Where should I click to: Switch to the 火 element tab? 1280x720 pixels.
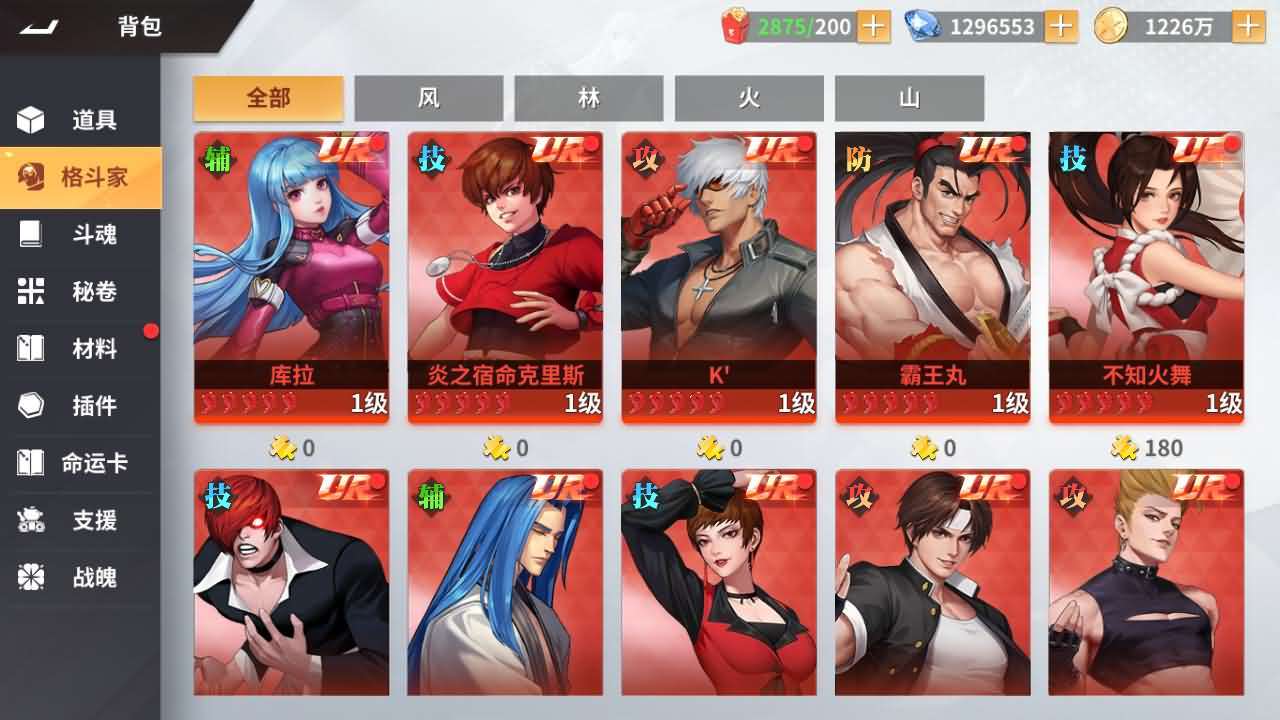[749, 98]
